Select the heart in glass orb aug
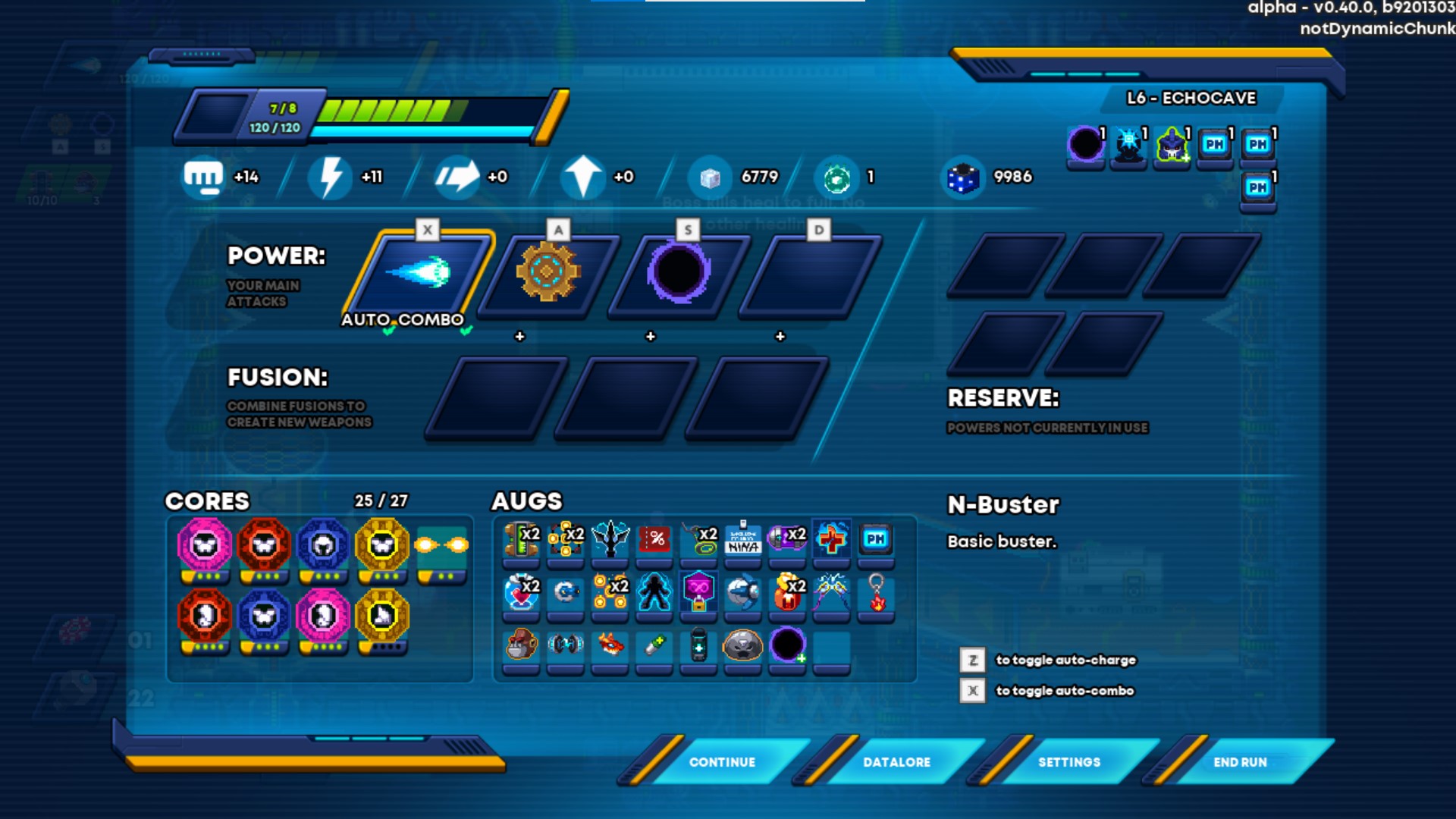 coord(521,593)
